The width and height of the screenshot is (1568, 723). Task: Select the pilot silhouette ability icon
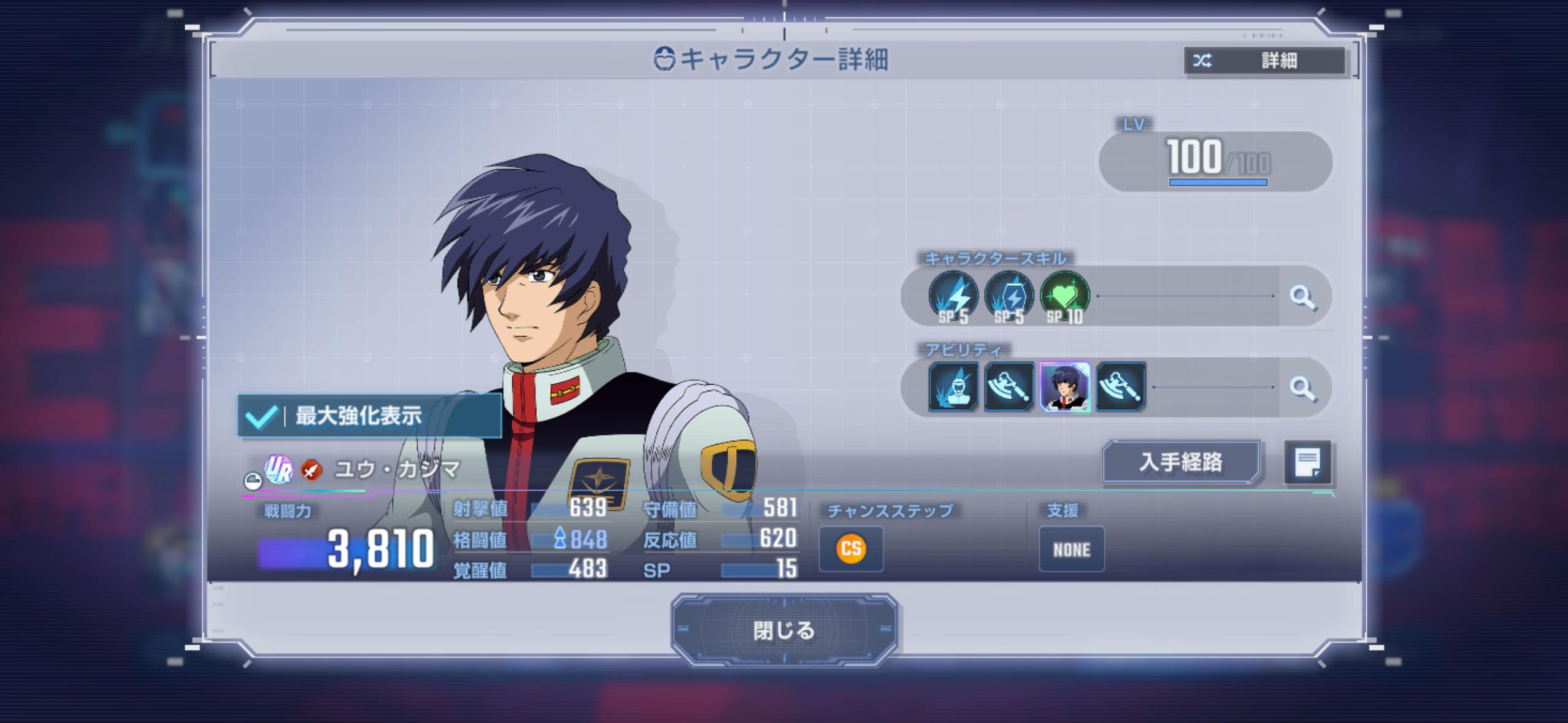(953, 387)
